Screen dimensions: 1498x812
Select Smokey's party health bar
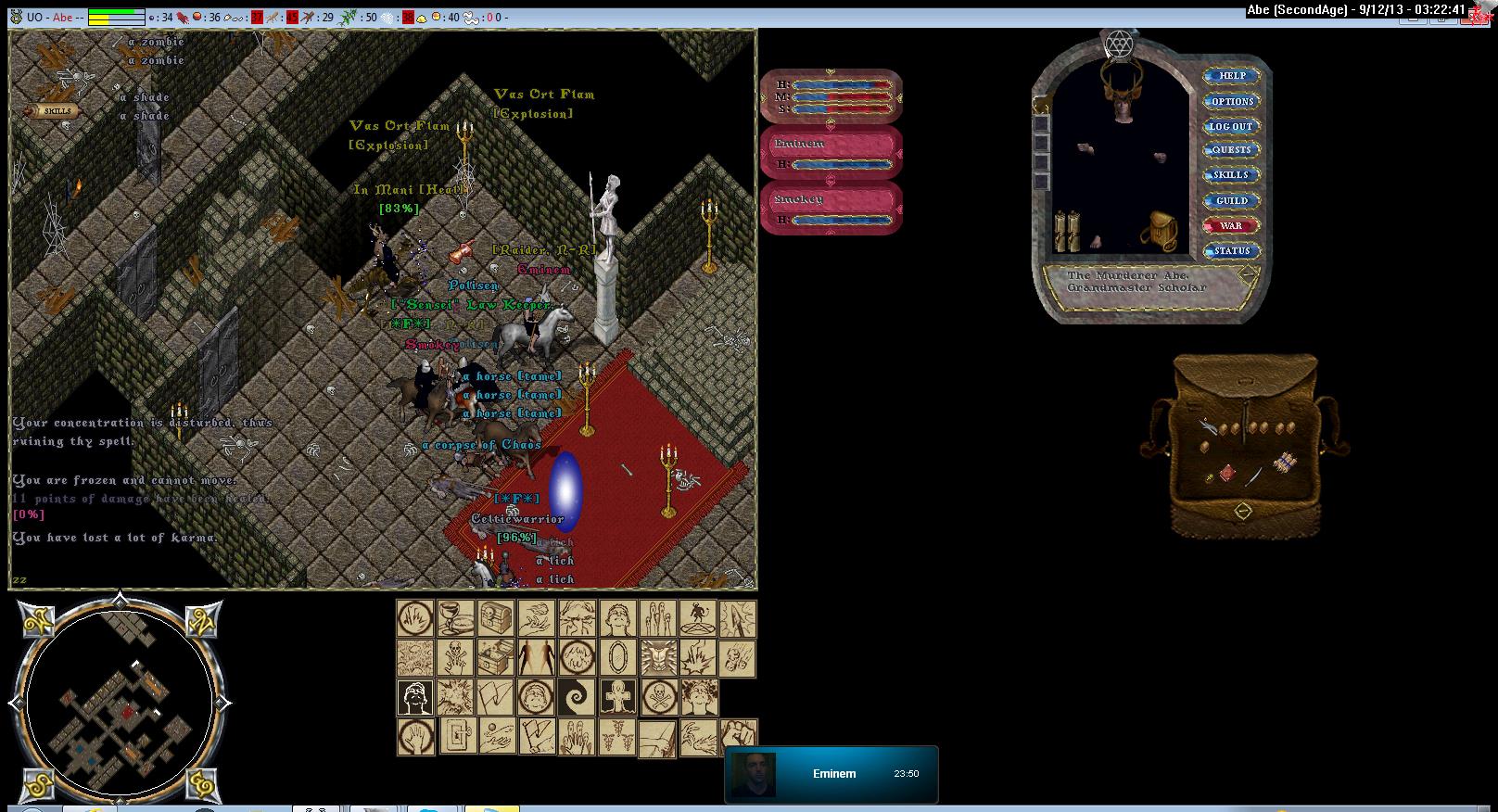(831, 209)
